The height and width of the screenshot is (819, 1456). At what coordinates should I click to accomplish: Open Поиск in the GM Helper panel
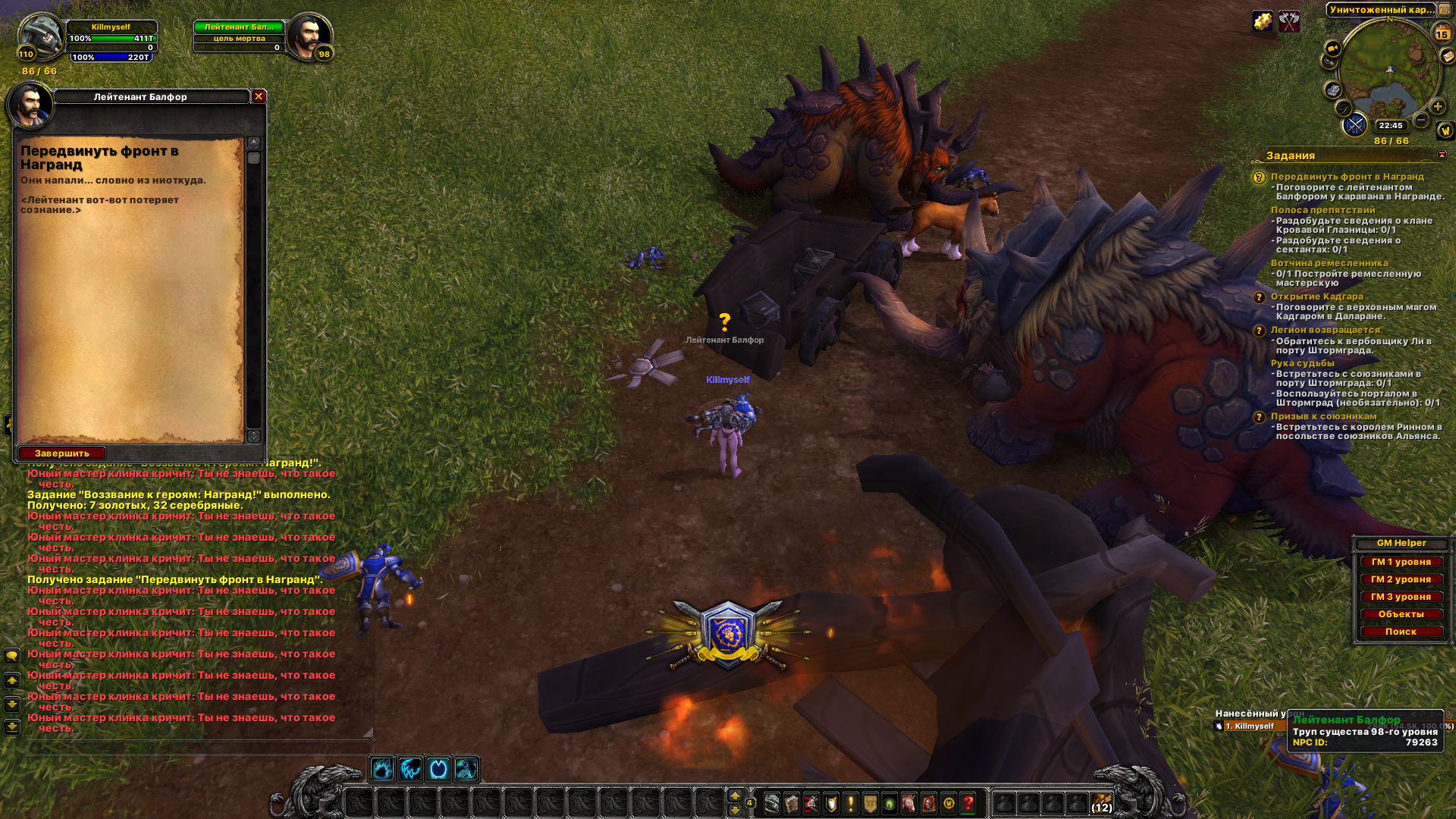coord(1401,632)
